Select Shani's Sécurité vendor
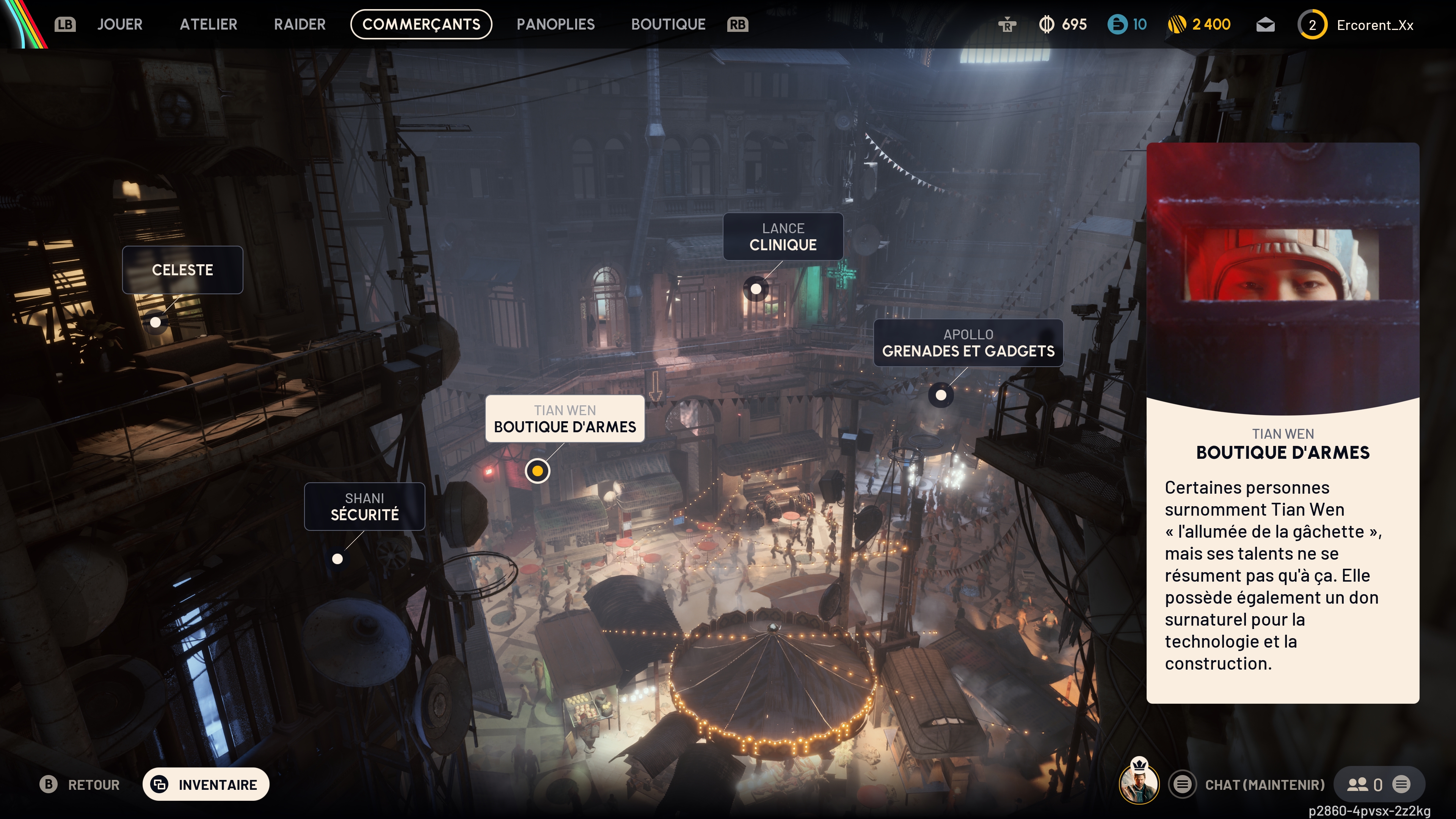The image size is (1456, 819). pyautogui.click(x=364, y=507)
